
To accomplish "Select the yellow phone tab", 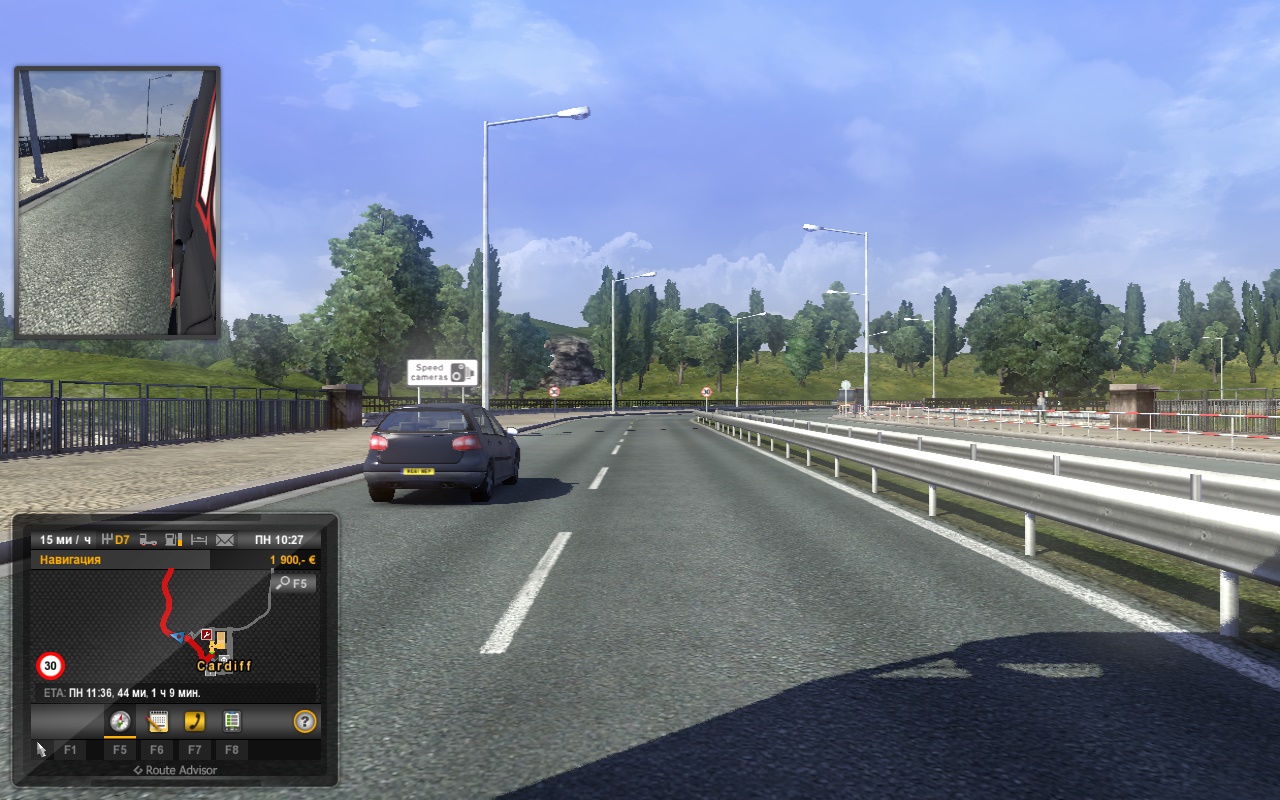I will tap(194, 721).
